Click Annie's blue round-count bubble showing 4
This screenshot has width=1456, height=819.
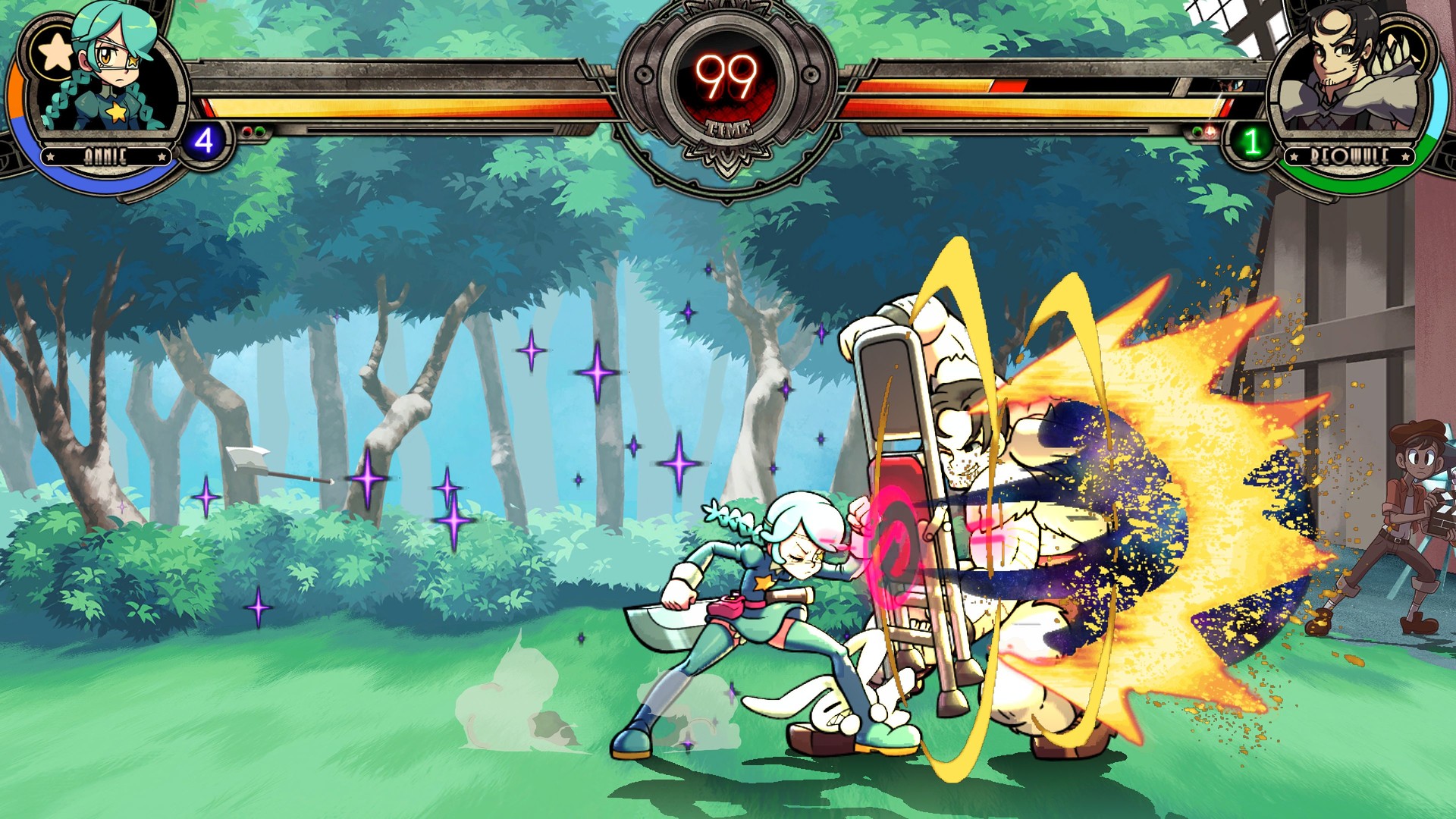(202, 140)
